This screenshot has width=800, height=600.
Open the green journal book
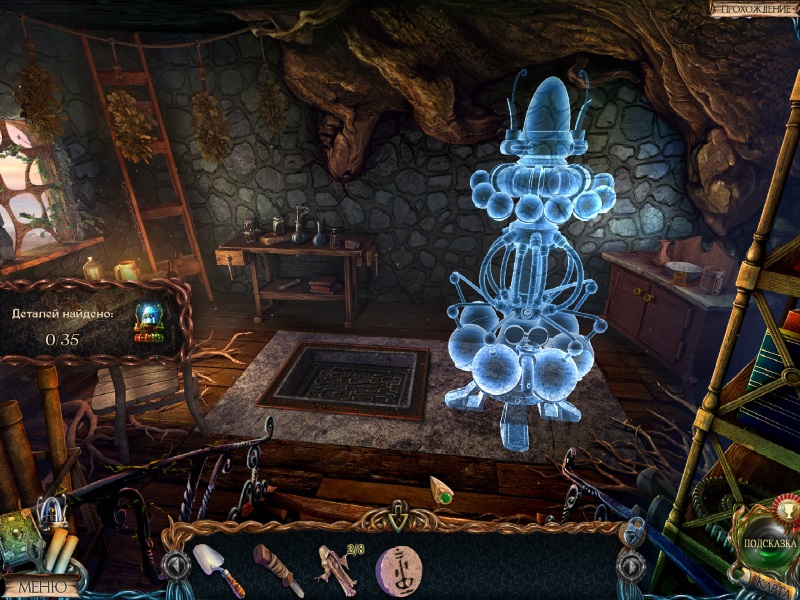(x=20, y=530)
